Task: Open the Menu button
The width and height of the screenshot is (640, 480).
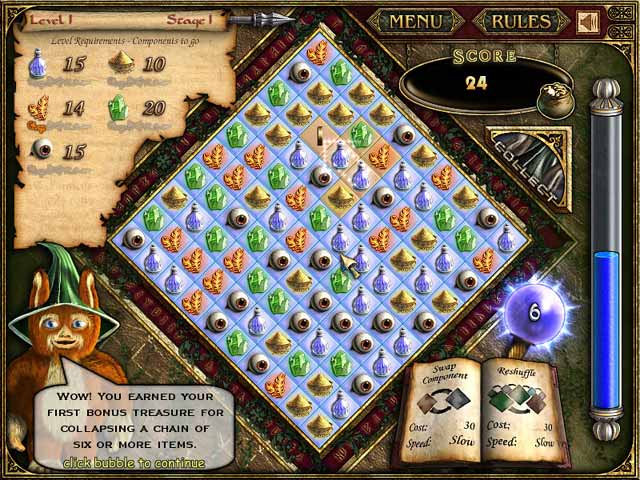Action: tap(415, 20)
